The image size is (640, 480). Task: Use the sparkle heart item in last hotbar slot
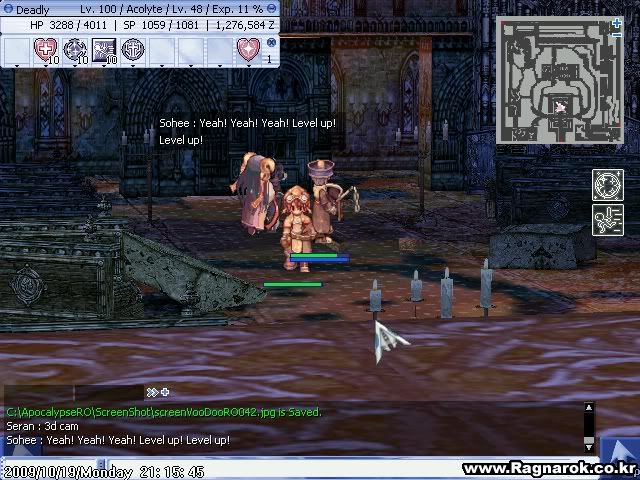[x=247, y=48]
